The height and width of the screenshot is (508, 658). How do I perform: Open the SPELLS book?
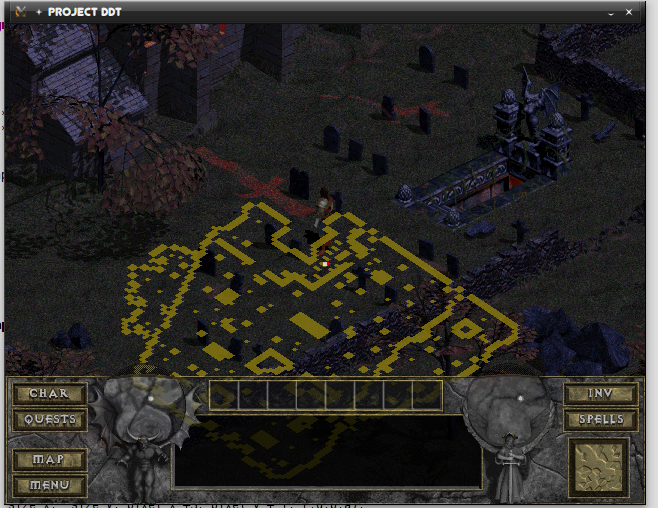[601, 420]
